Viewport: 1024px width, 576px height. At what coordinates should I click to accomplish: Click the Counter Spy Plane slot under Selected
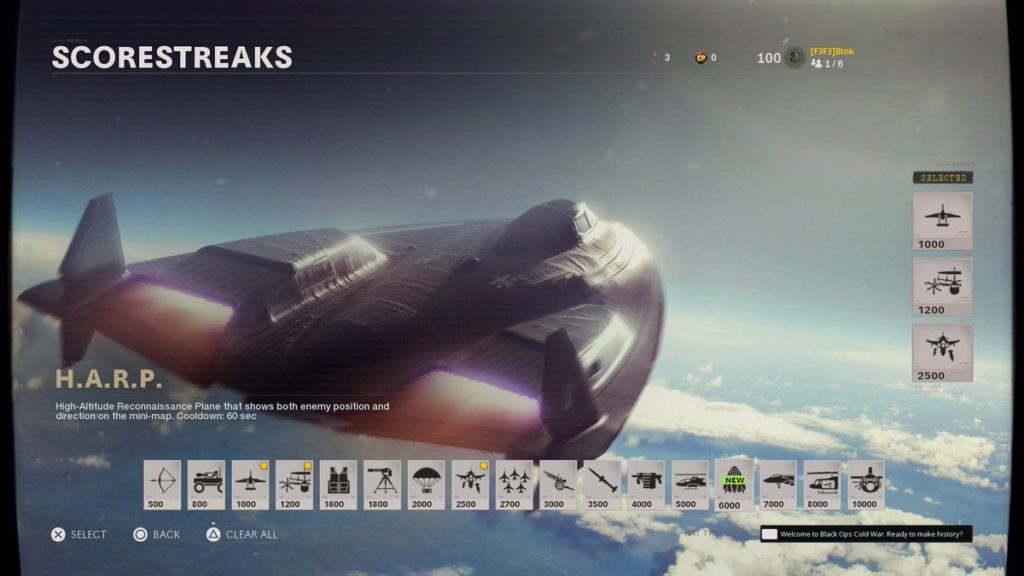tap(942, 286)
